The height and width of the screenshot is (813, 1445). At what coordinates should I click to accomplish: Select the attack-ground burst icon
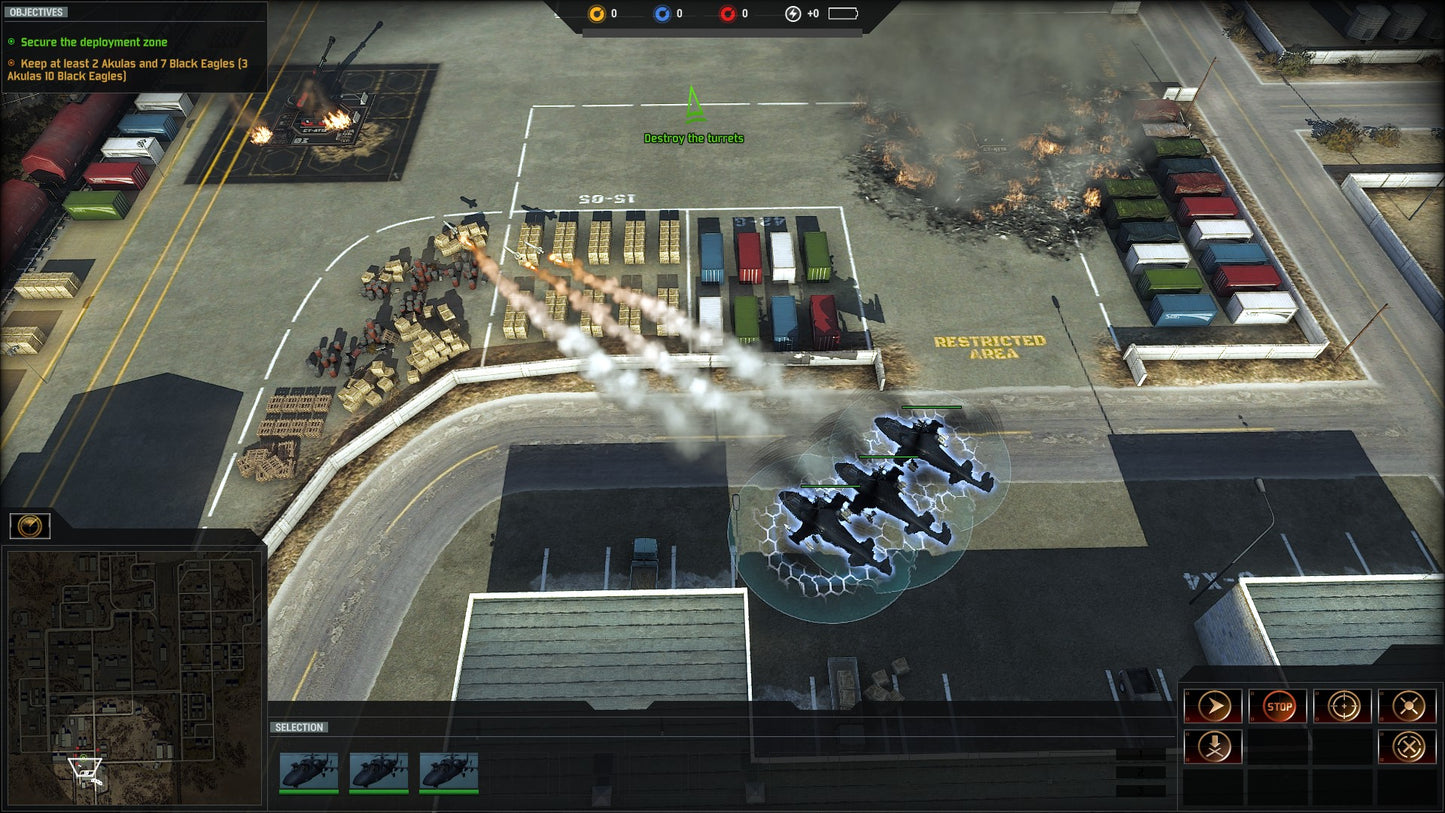[1408, 705]
